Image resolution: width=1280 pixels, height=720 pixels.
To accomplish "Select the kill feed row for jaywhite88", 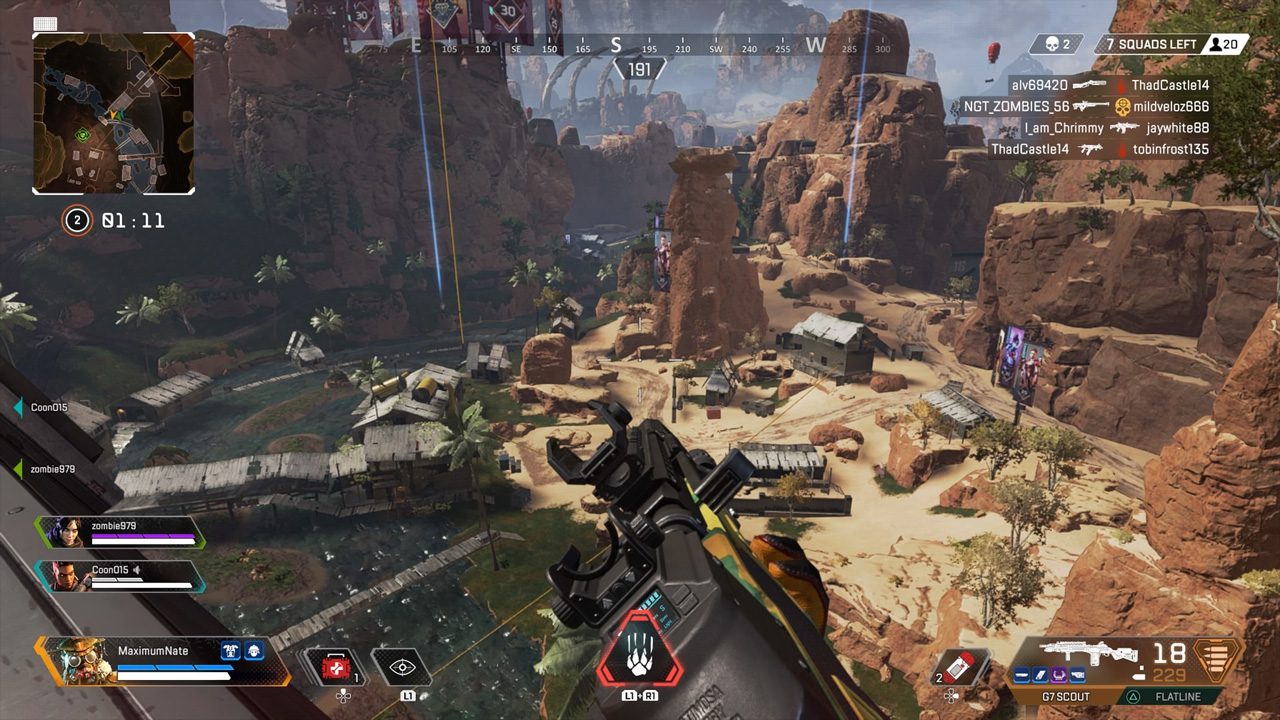I will (1116, 128).
